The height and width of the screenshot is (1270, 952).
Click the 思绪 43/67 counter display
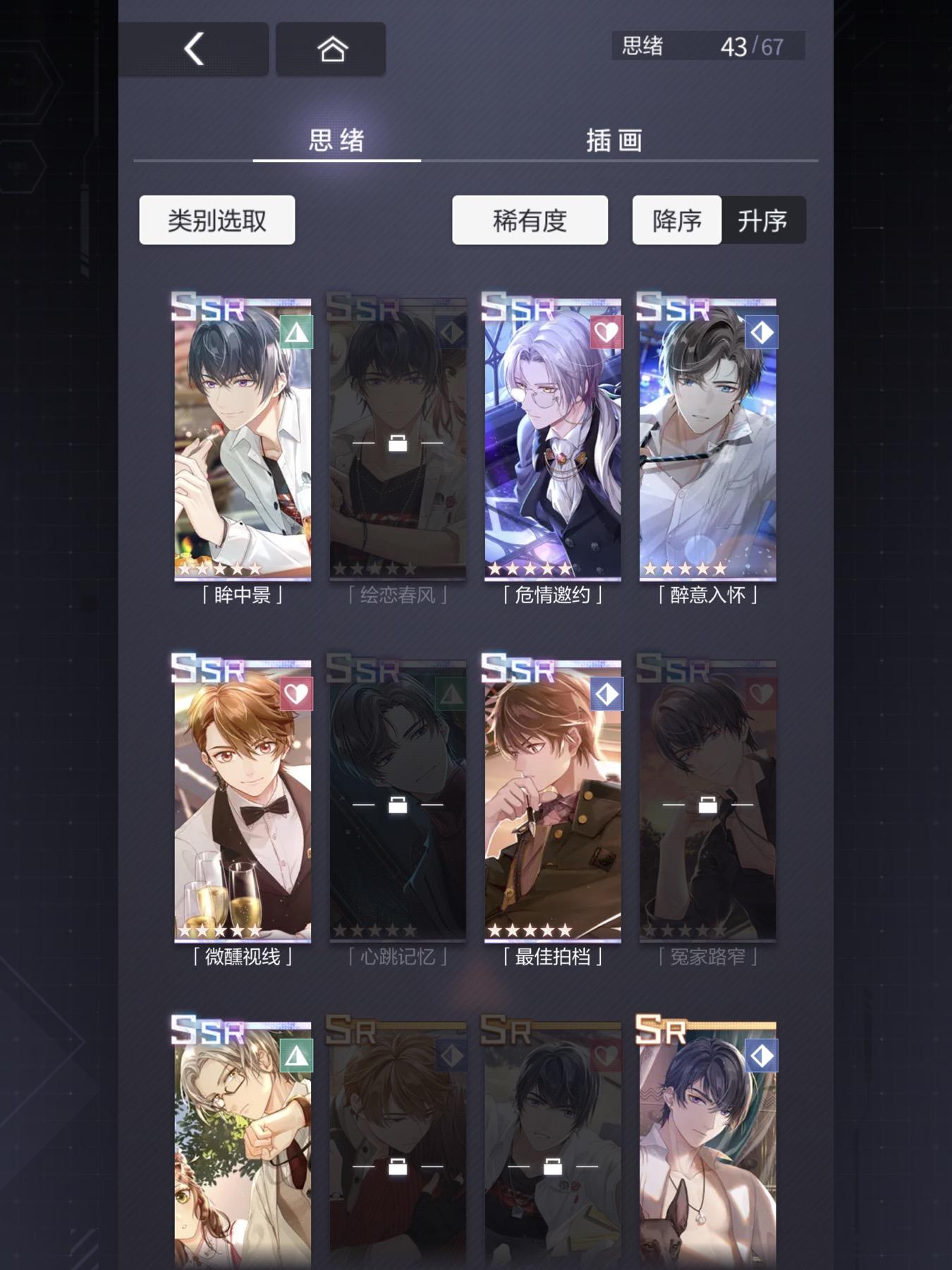705,44
